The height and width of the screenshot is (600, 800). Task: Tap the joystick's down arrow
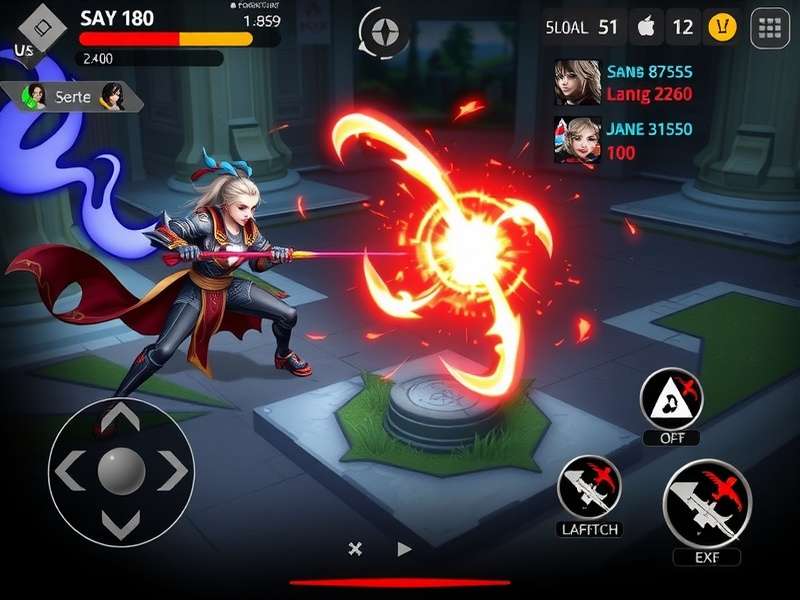tap(121, 523)
